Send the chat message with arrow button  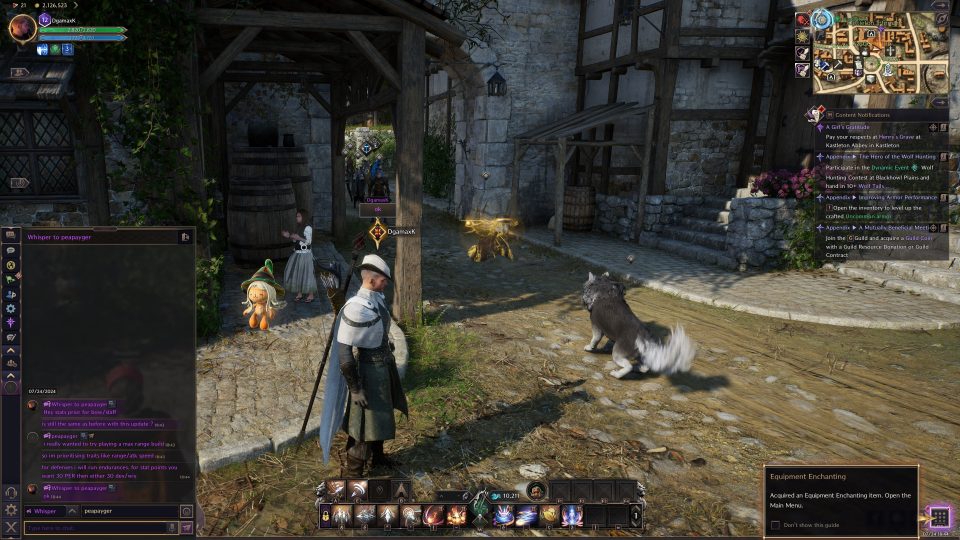(x=186, y=527)
